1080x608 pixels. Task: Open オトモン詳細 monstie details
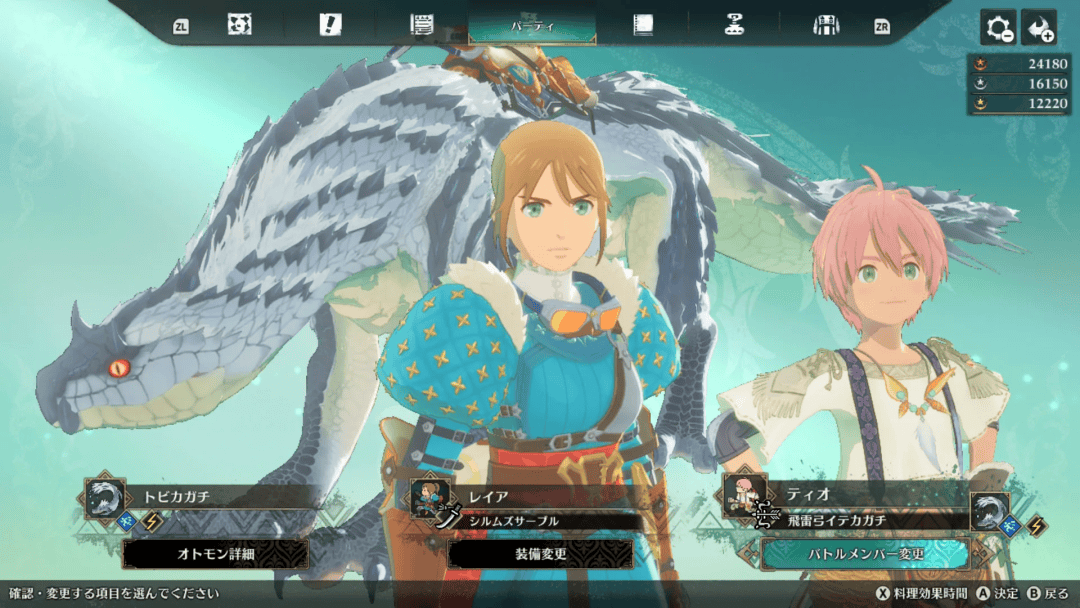pyautogui.click(x=215, y=554)
